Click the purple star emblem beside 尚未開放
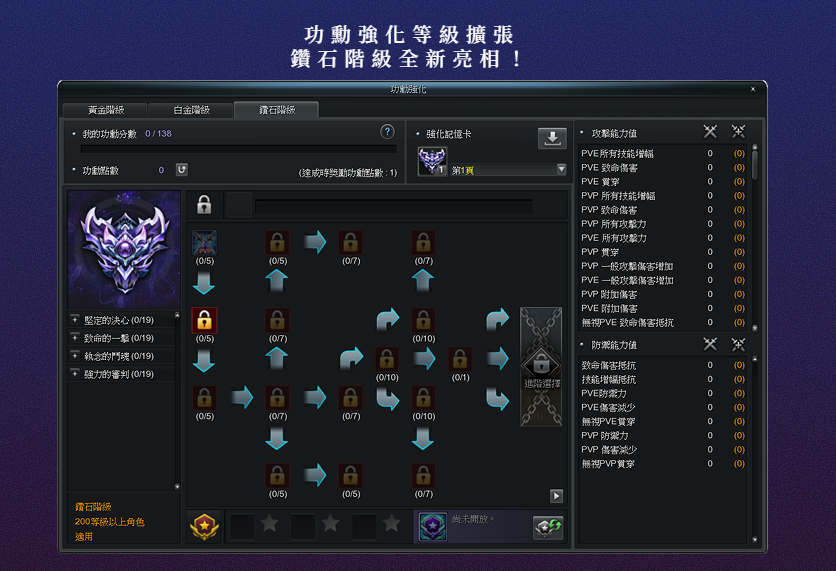 tap(432, 525)
